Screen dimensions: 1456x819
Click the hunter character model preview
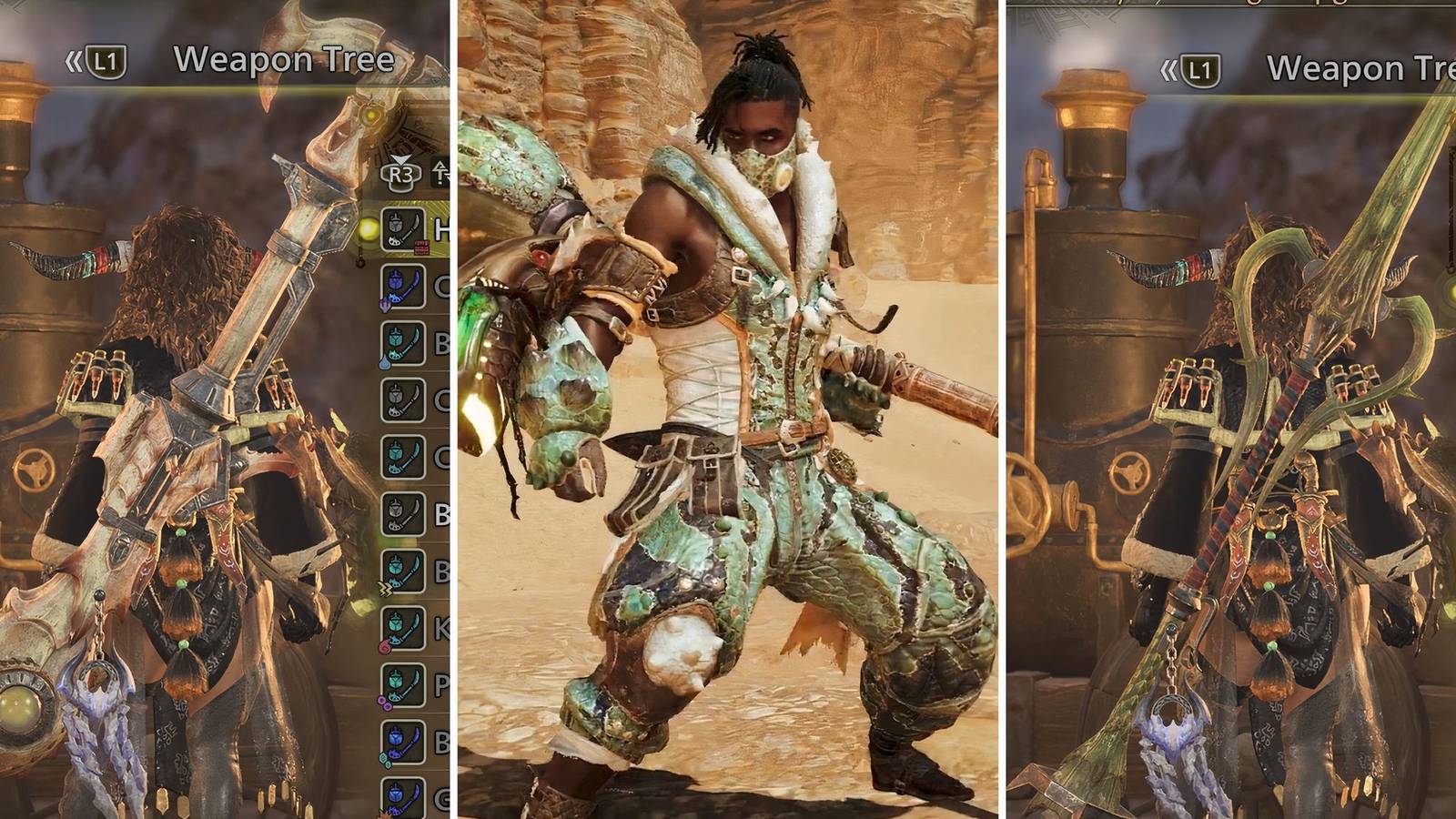[728, 409]
